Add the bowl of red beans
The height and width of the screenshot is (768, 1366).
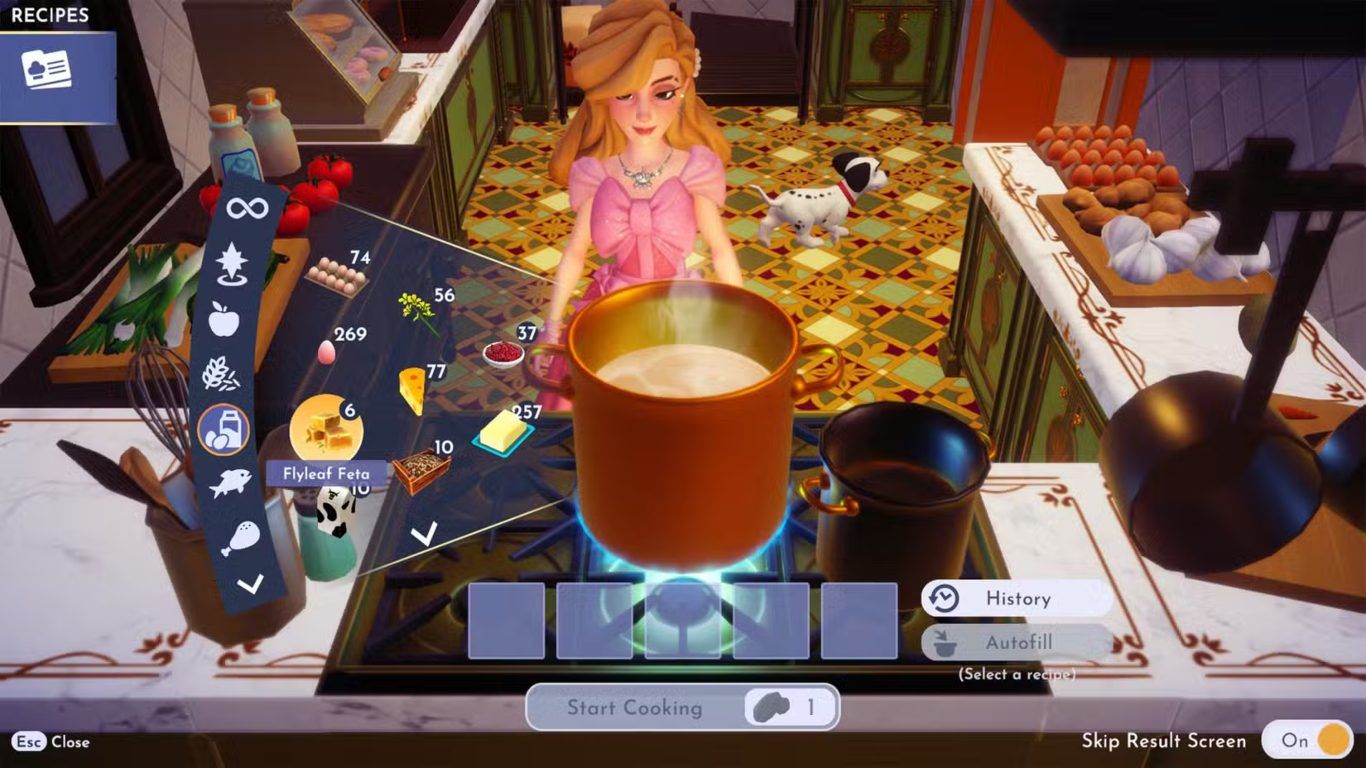click(502, 353)
